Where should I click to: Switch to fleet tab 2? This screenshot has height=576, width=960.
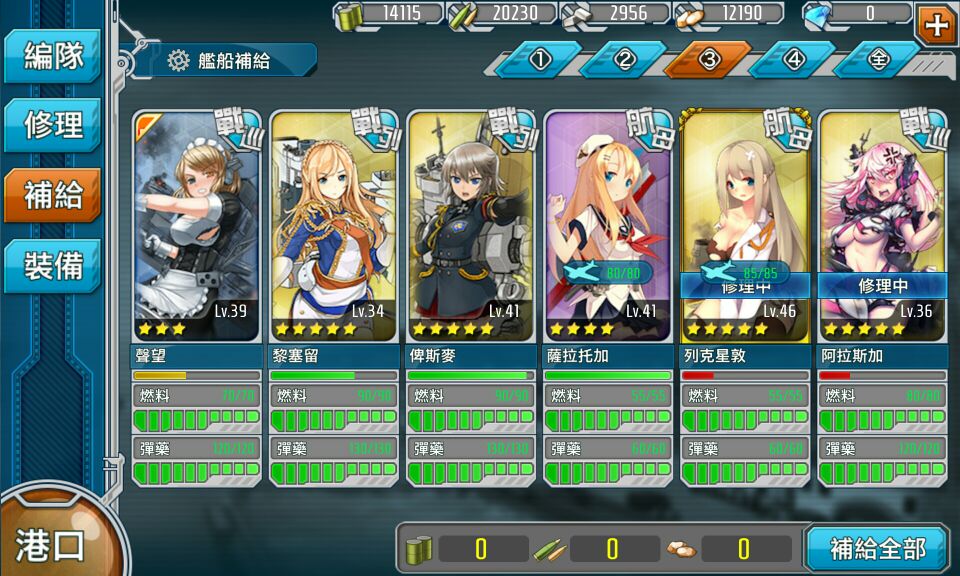[x=625, y=60]
